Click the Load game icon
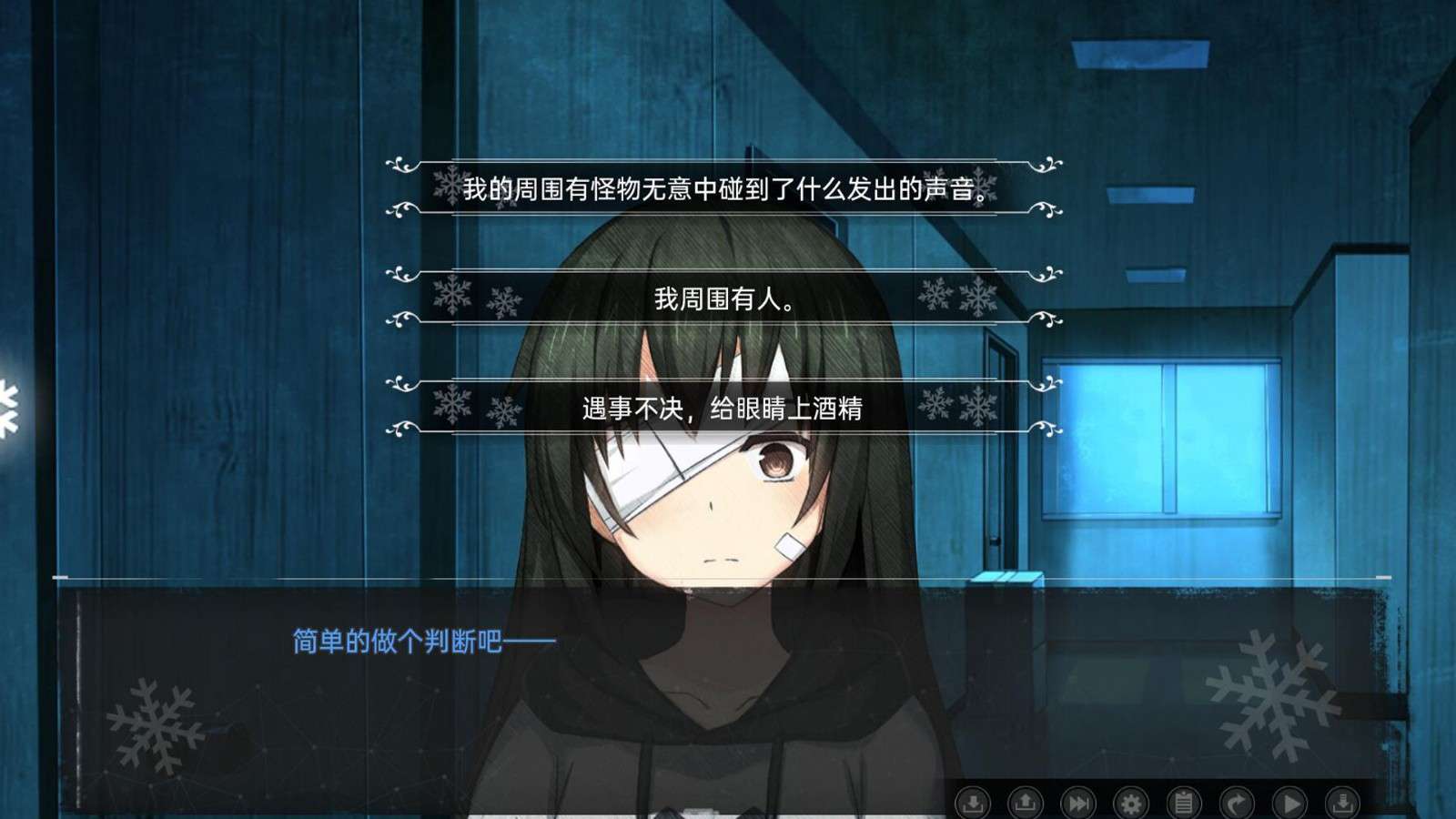Viewport: 1456px width, 819px height. 1026,802
